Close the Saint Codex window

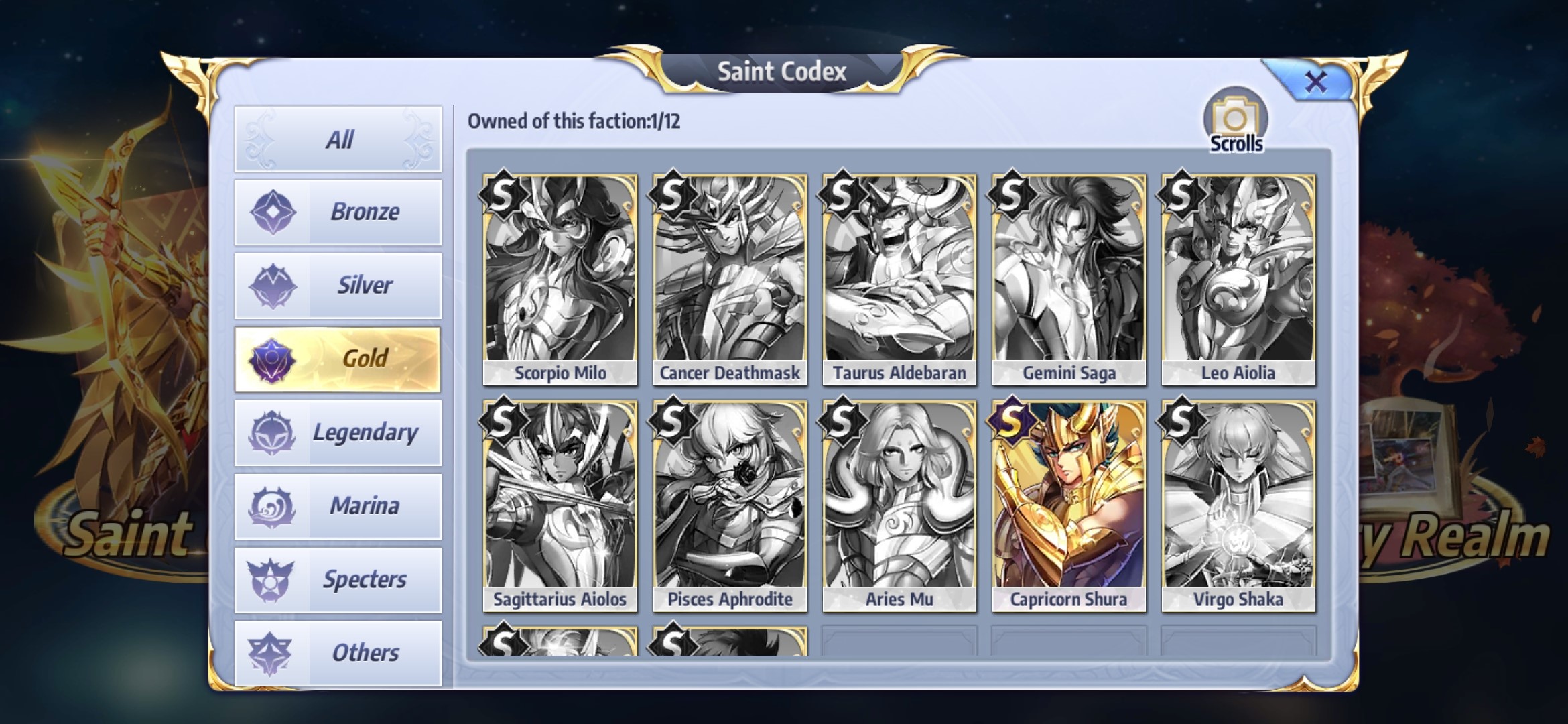click(x=1315, y=82)
